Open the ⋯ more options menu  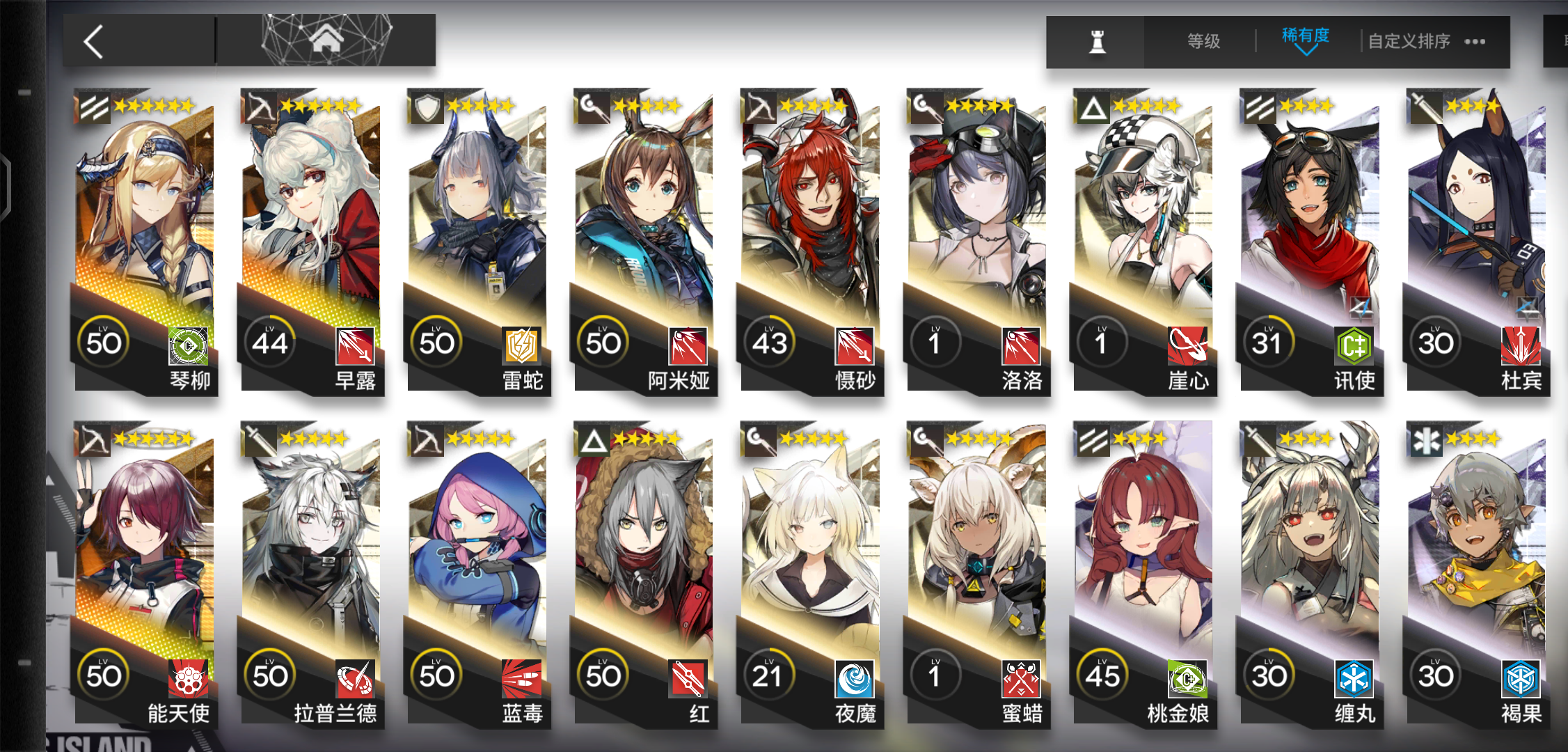1475,40
